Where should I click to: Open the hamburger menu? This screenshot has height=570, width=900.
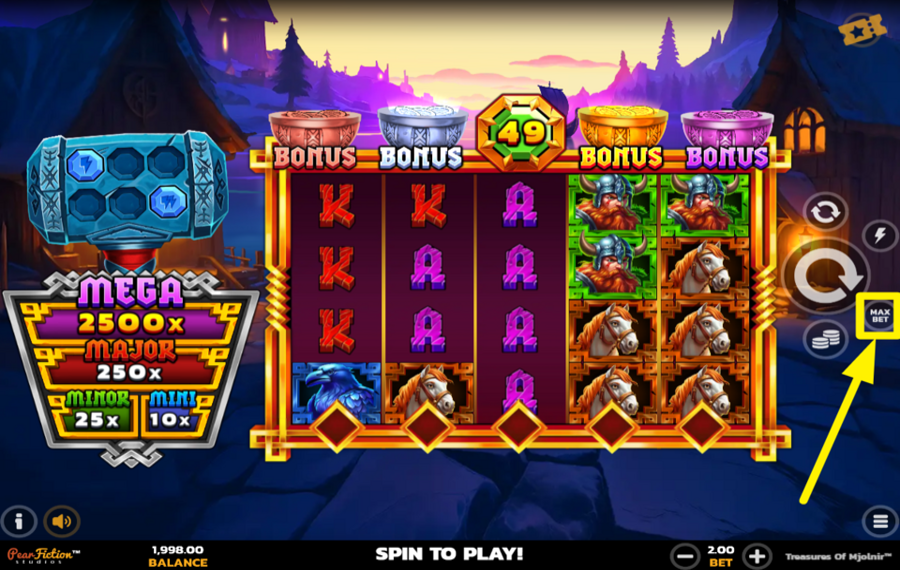(x=880, y=521)
